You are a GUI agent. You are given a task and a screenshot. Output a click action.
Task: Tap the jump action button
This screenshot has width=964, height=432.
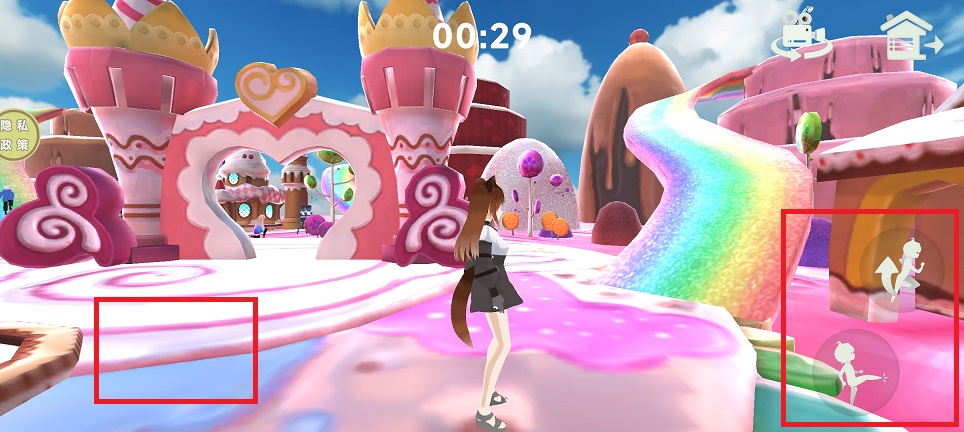pyautogui.click(x=902, y=270)
